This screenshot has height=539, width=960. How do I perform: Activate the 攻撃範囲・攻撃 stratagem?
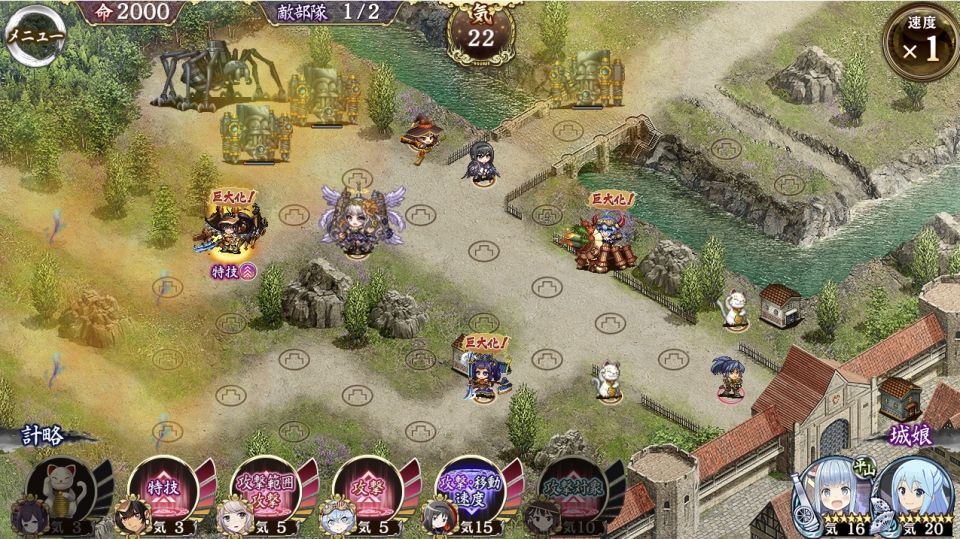(x=265, y=490)
